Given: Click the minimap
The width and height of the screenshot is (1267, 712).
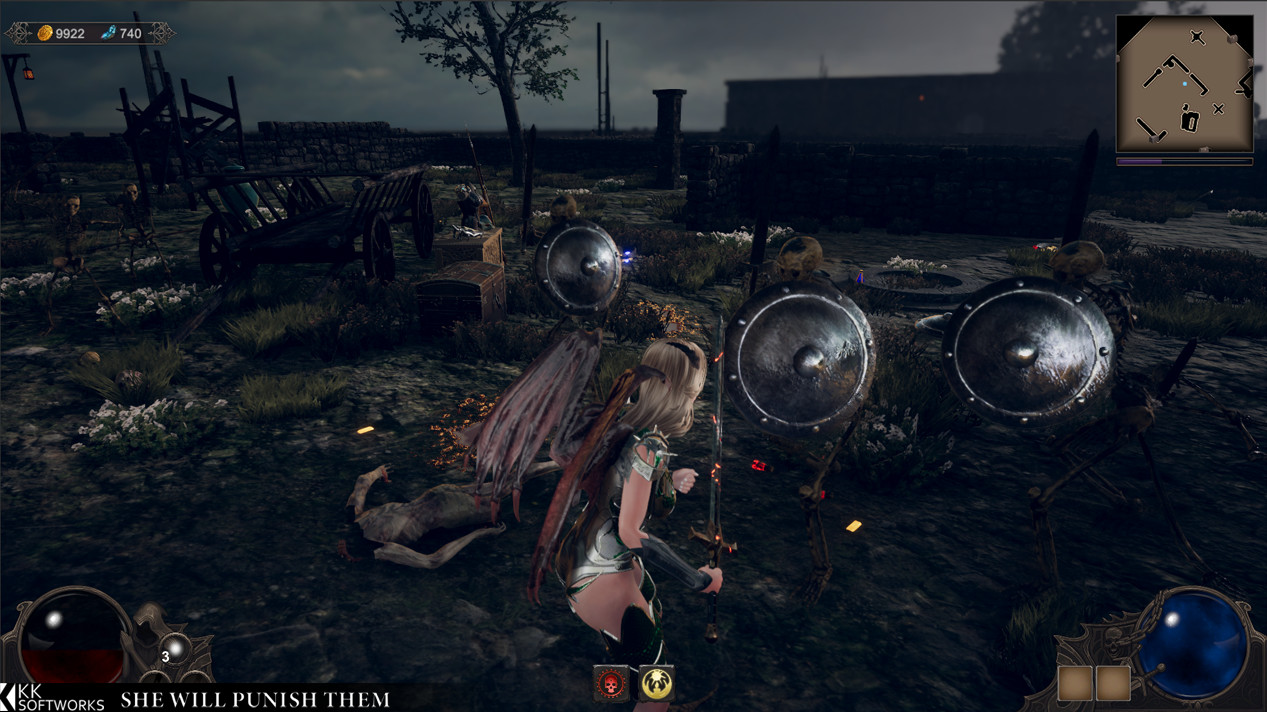Looking at the screenshot, I should (x=1184, y=83).
